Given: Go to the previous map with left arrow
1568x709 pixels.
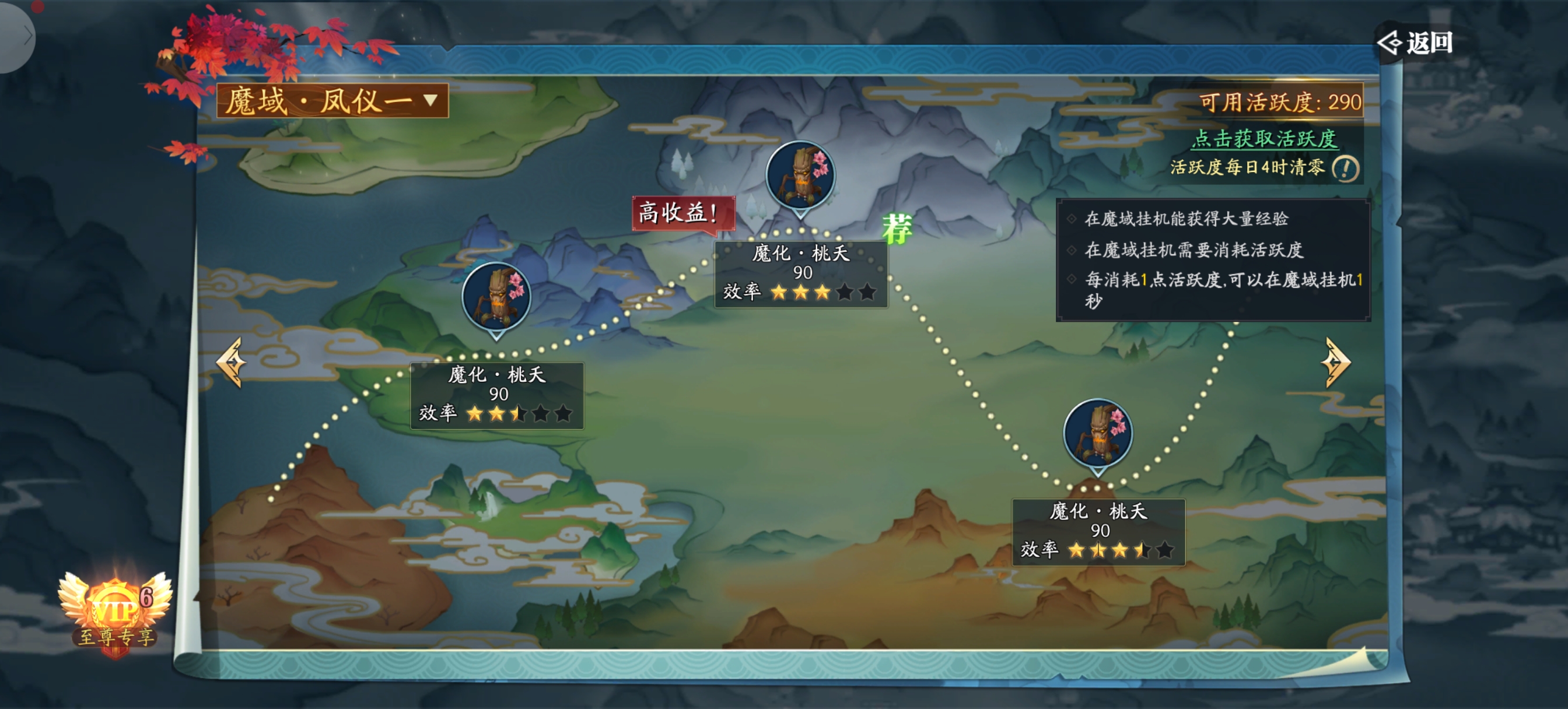Looking at the screenshot, I should point(232,362).
